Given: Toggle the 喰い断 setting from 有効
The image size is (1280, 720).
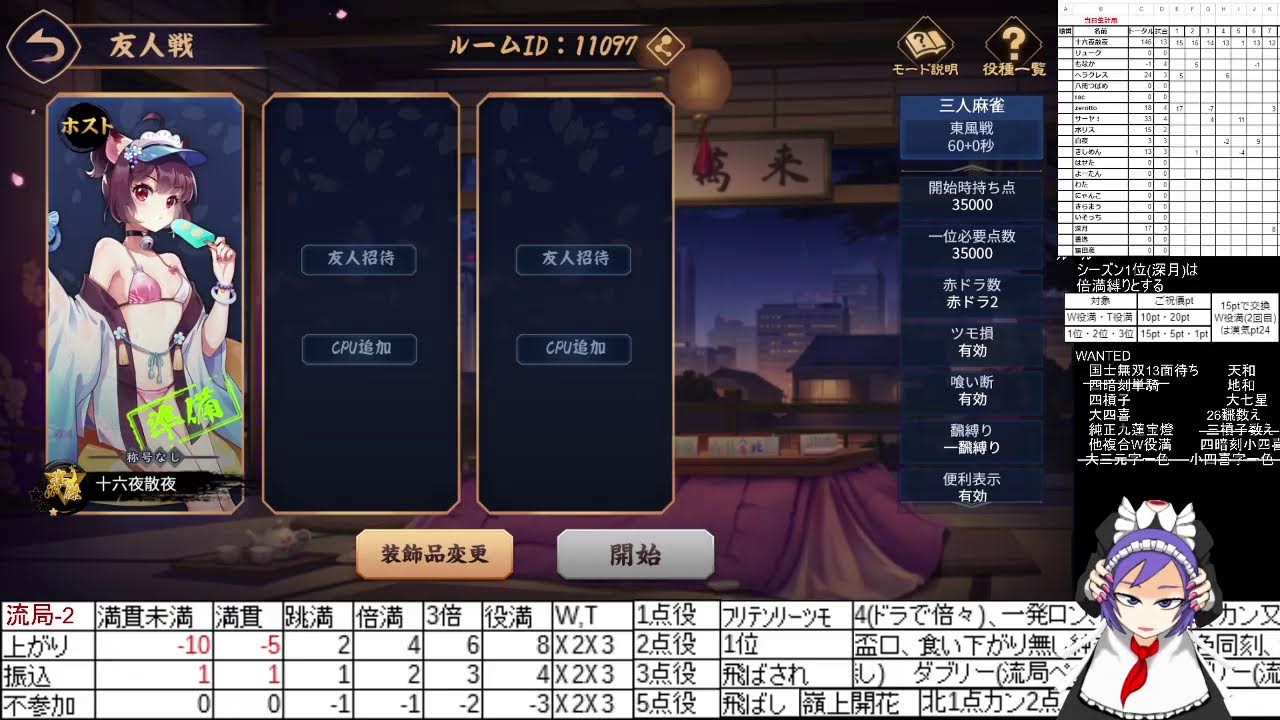Looking at the screenshot, I should (x=971, y=390).
